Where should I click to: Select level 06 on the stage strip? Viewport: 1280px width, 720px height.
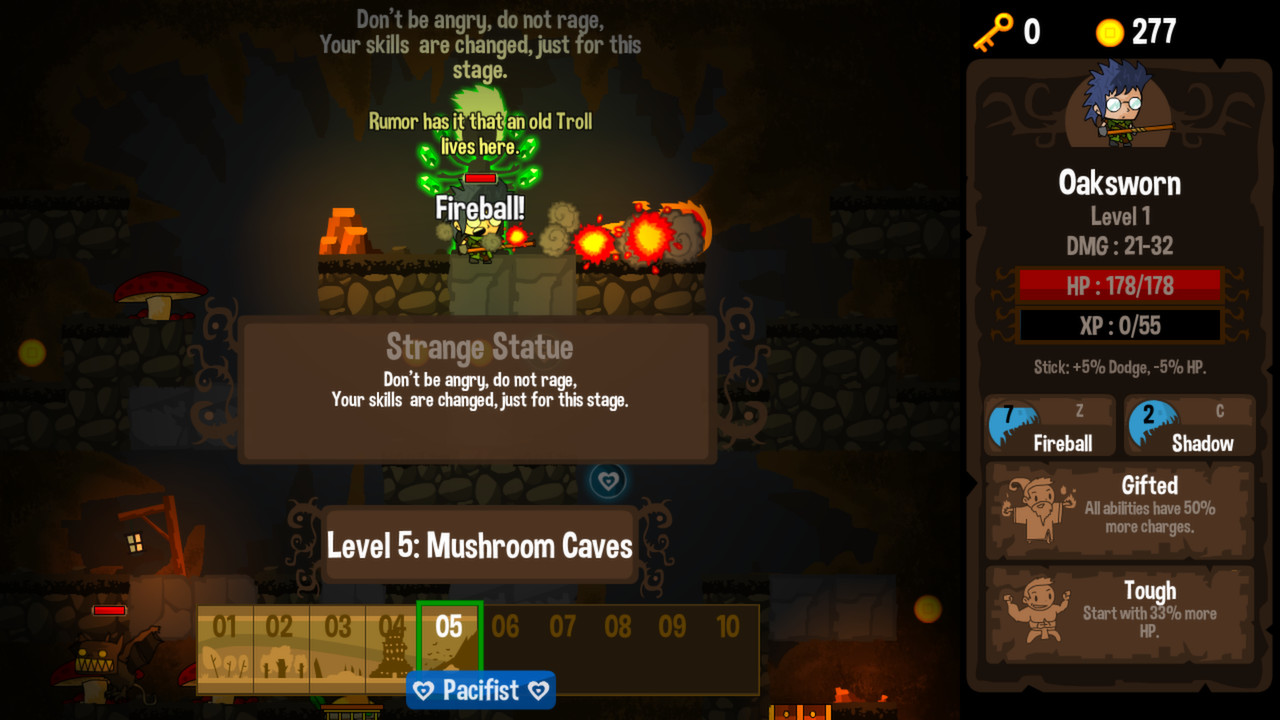(505, 628)
